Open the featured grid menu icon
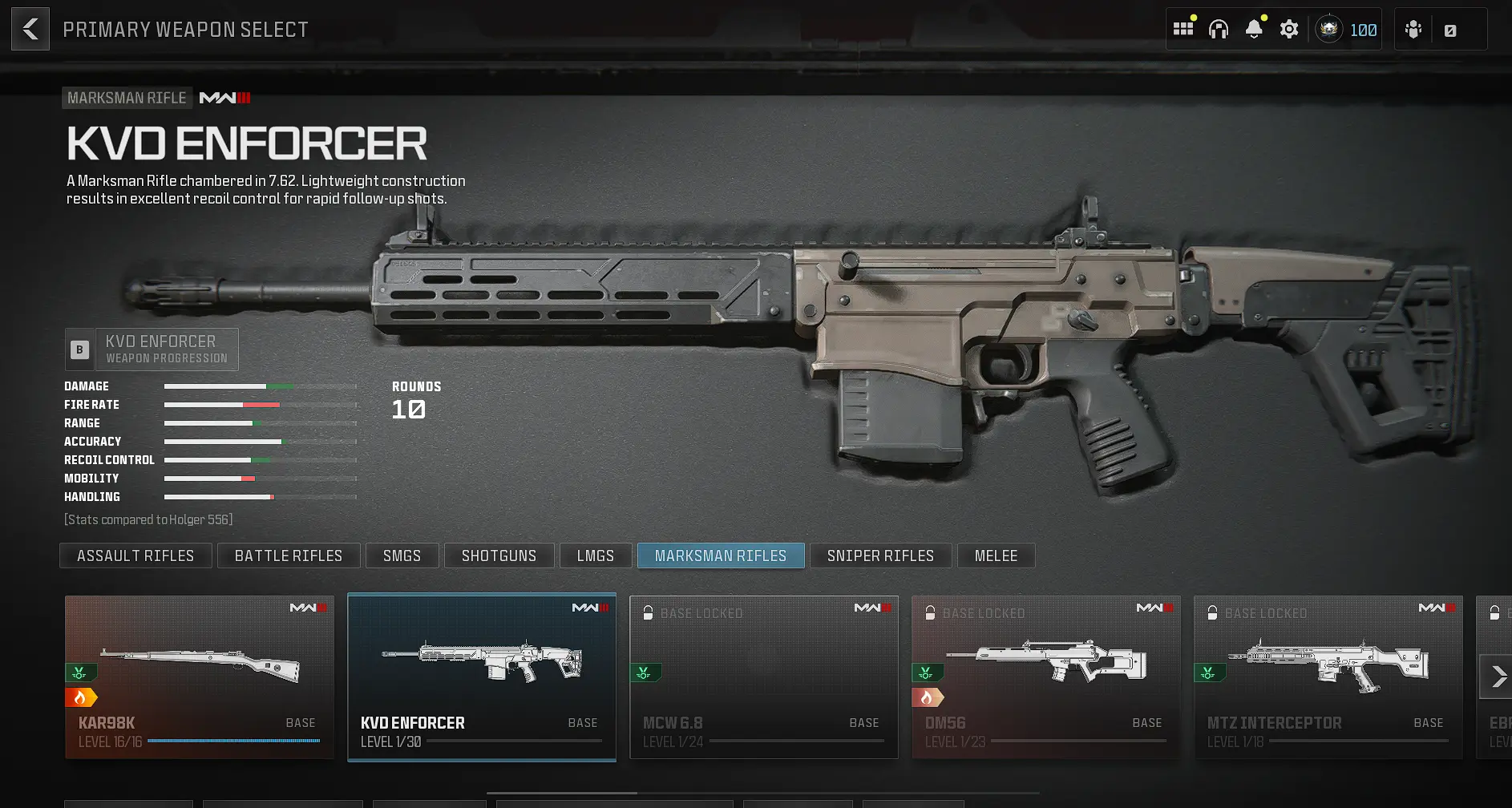The width and height of the screenshot is (1512, 808). [x=1183, y=28]
